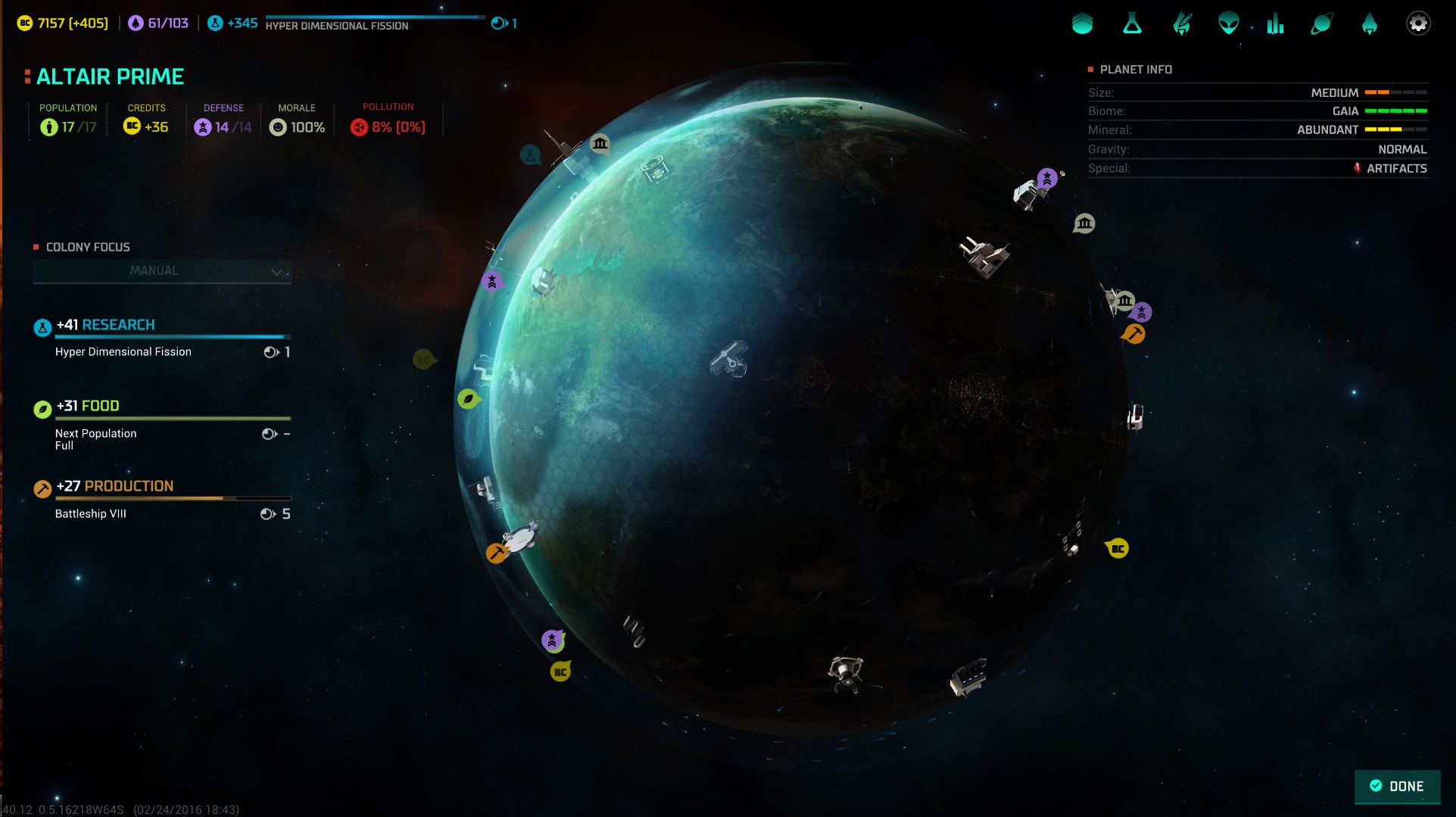Open the ringed planet colonies list
This screenshot has width=1456, height=817.
(1321, 24)
